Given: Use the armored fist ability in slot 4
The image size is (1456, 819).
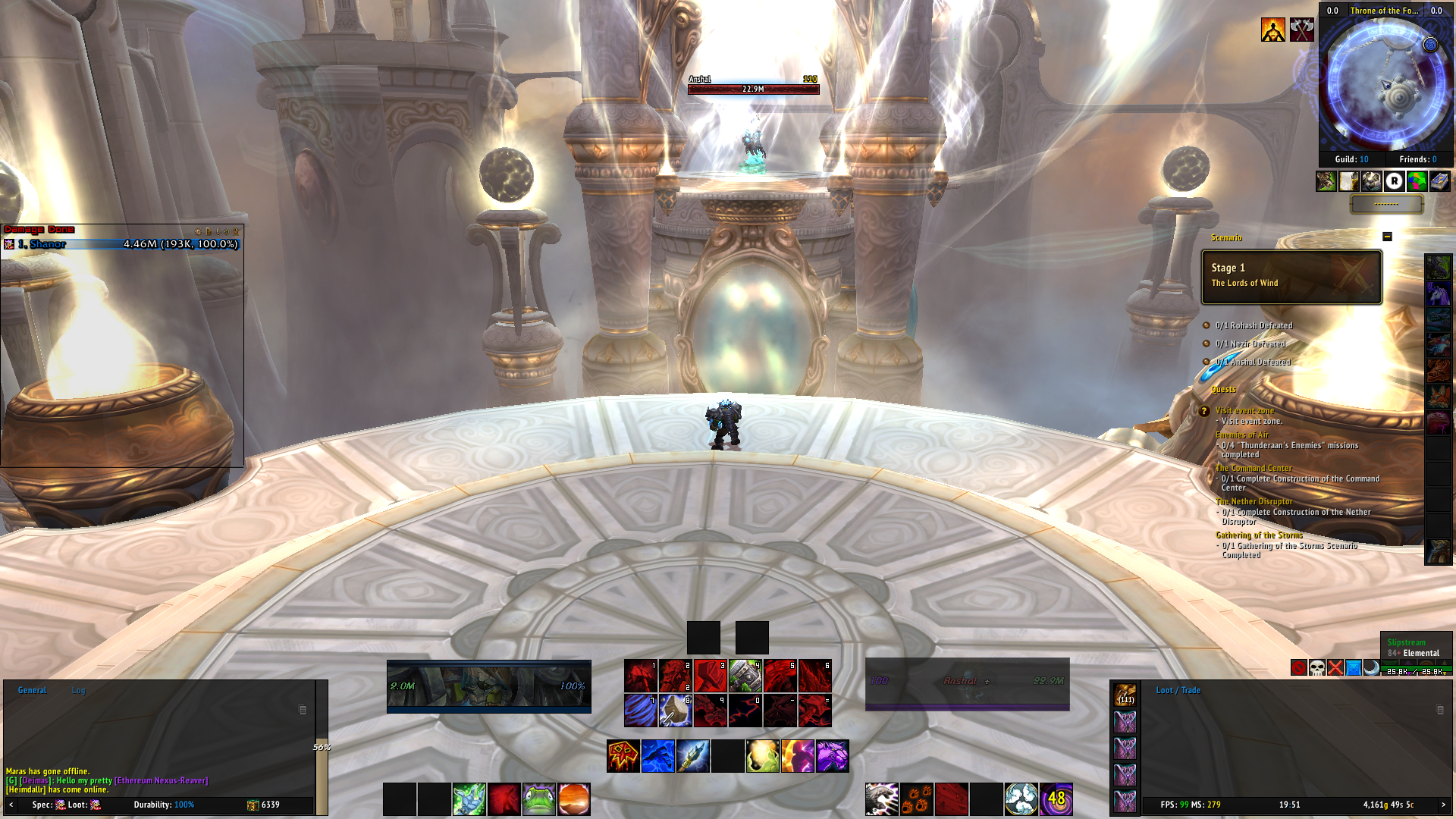Looking at the screenshot, I should point(745,676).
